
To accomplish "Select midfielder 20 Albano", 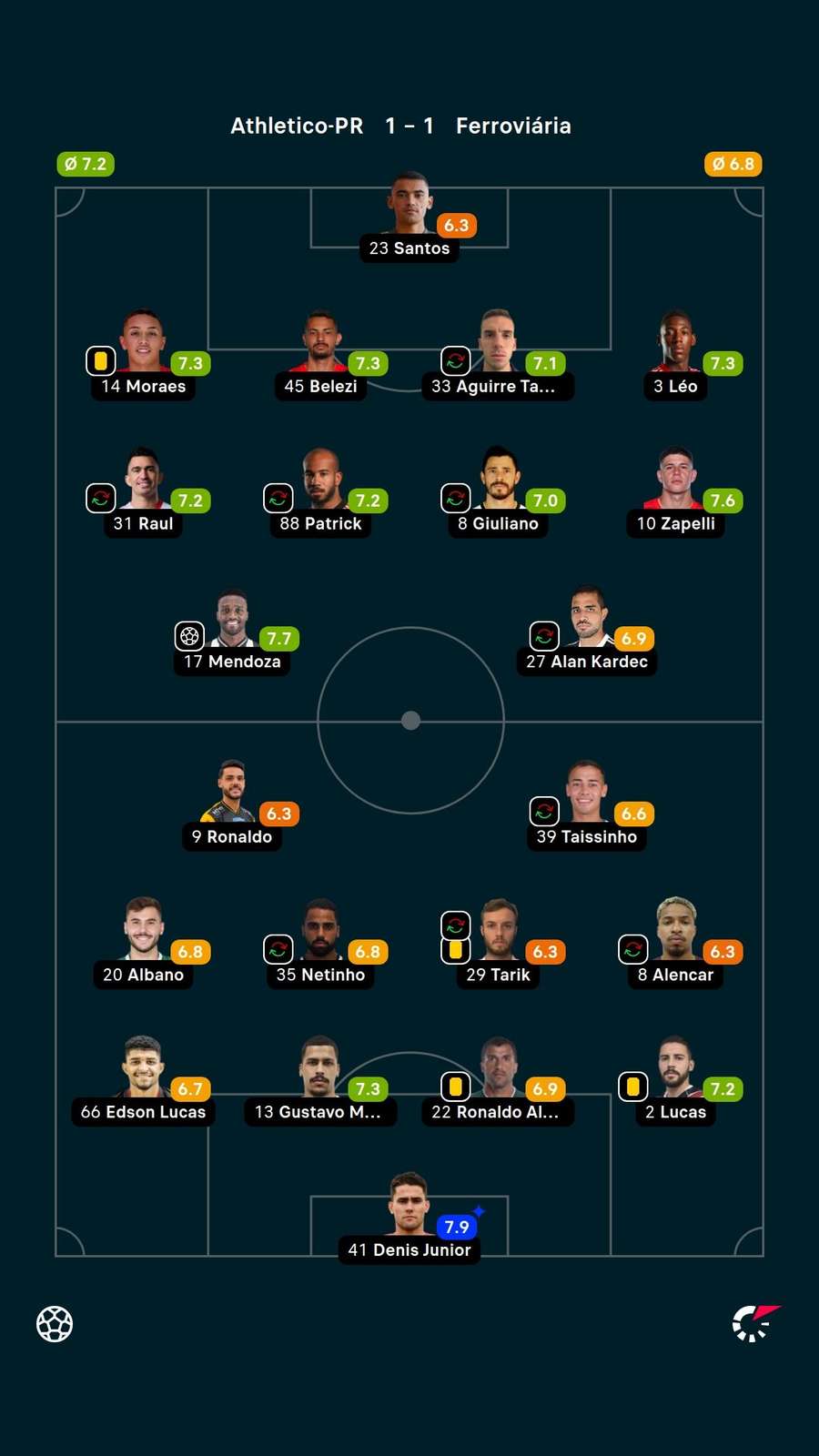I will 143,932.
